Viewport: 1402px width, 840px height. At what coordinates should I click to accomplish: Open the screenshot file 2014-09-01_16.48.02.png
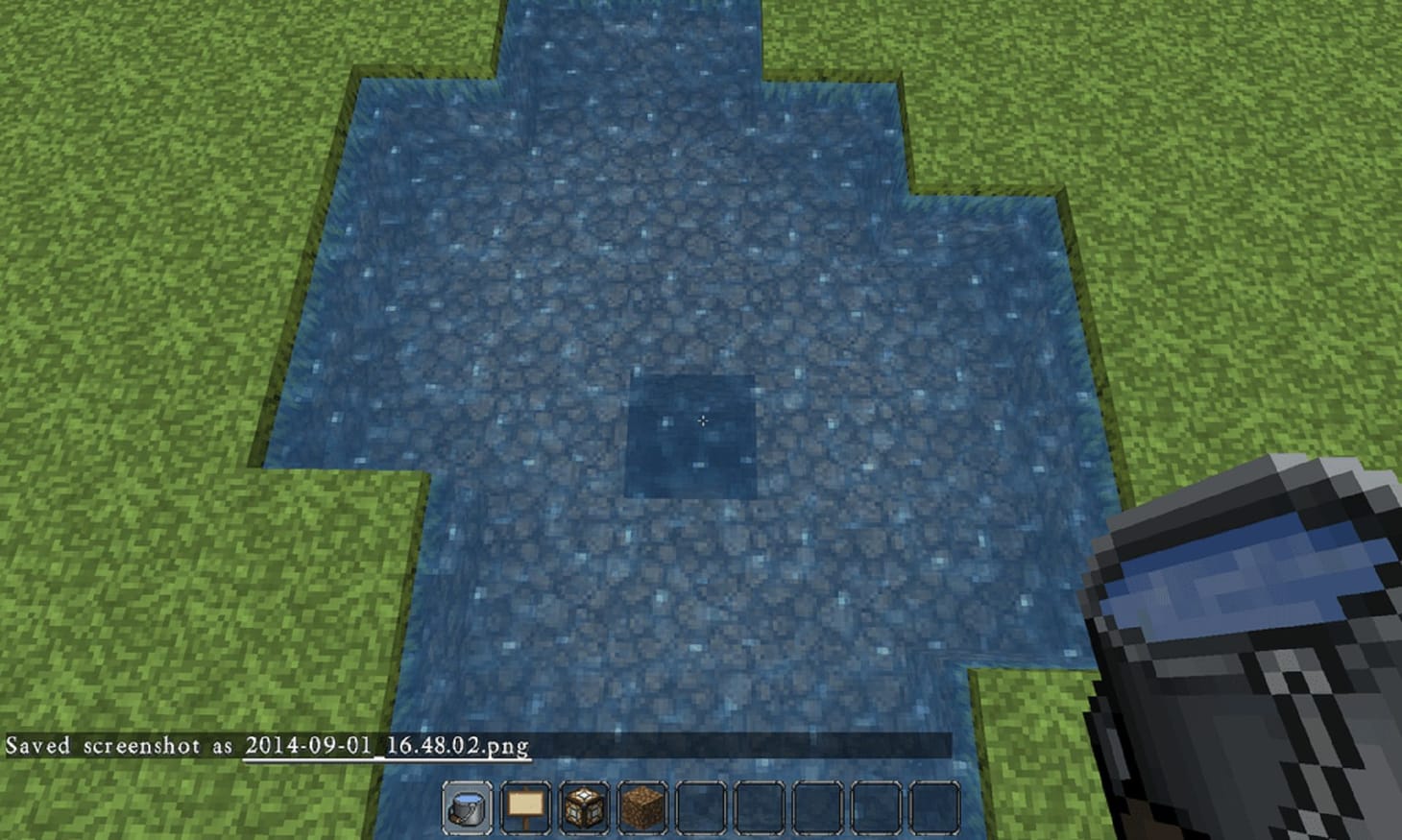click(386, 745)
